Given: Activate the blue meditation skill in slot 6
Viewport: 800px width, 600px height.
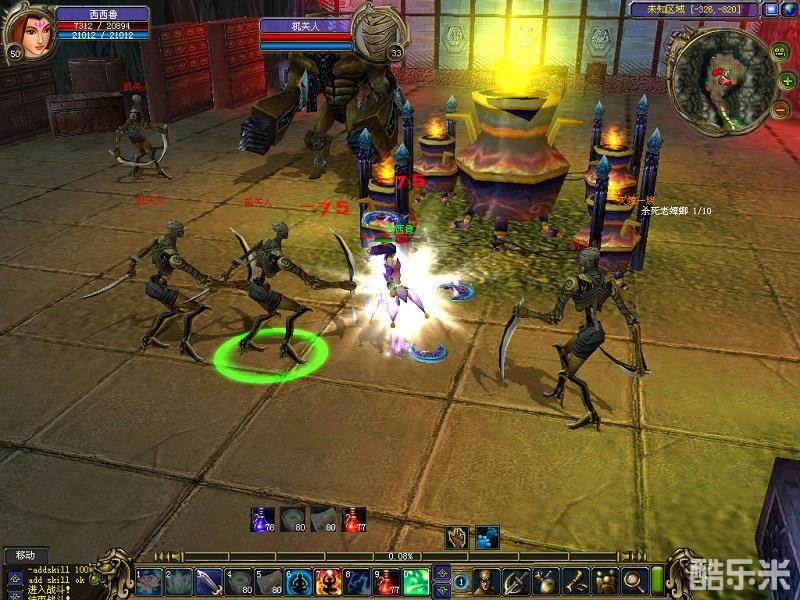Looking at the screenshot, I should (298, 580).
